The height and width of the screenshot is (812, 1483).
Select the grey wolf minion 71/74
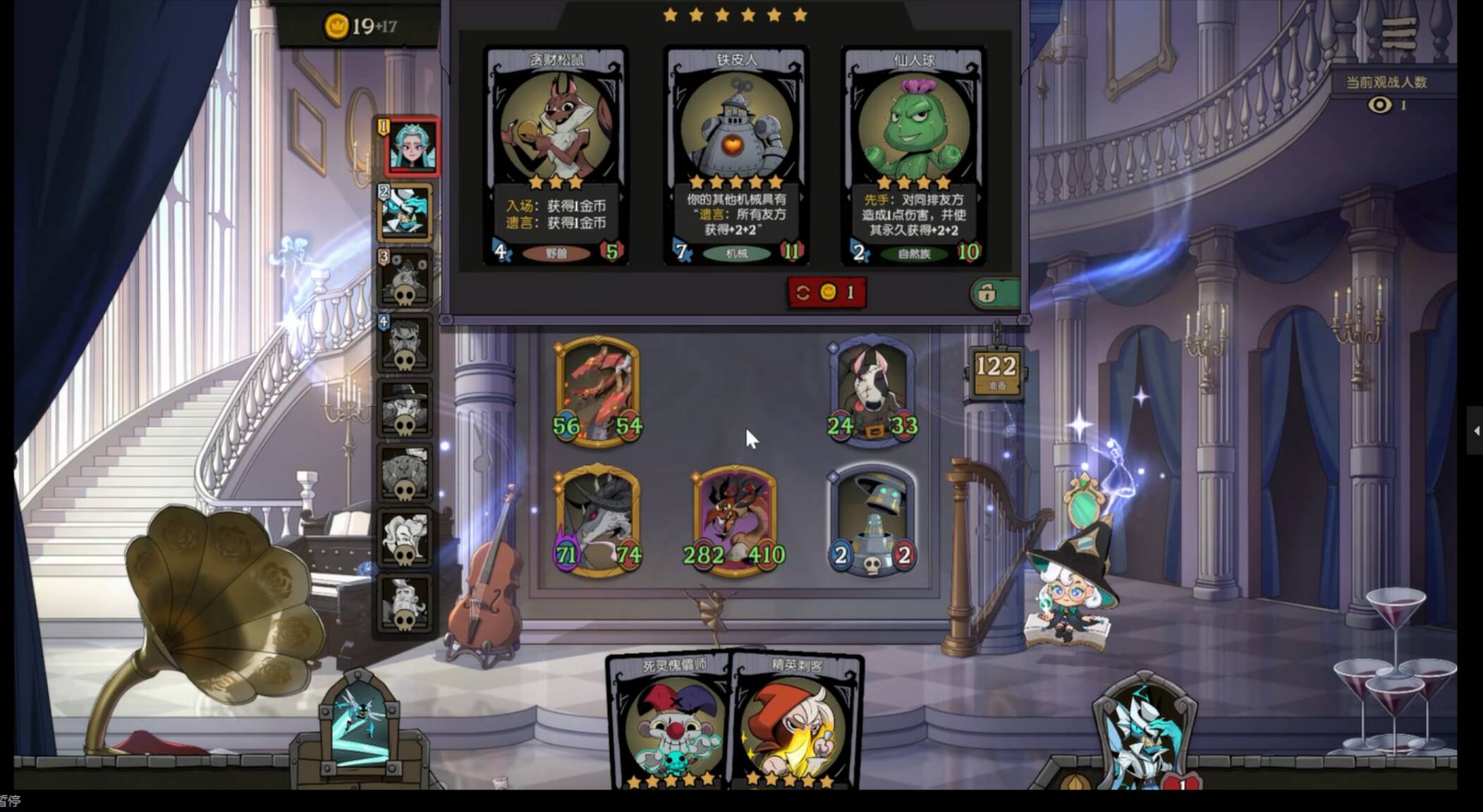597,520
